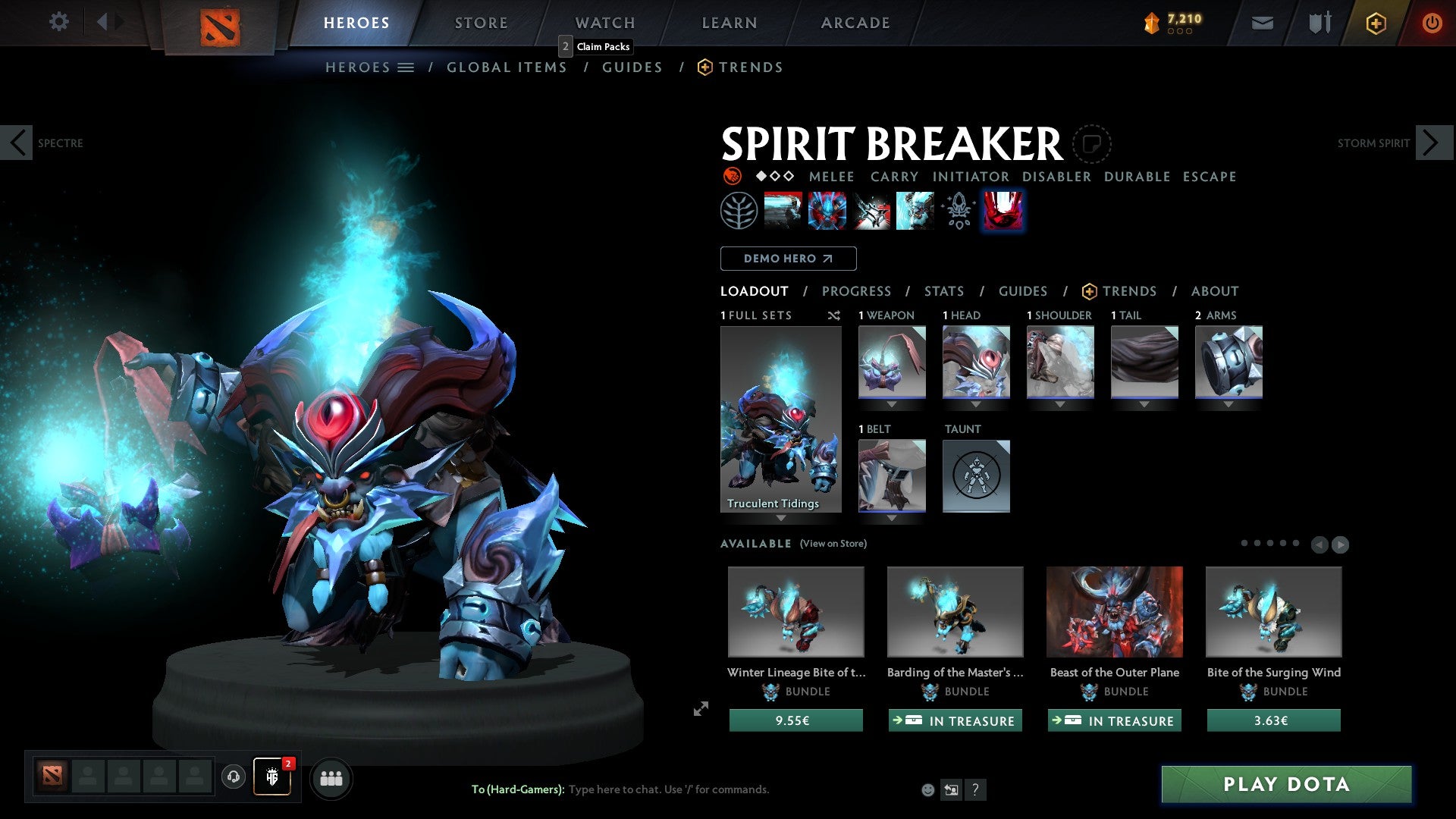Open the Watch menu item
This screenshot has width=1456, height=819.
[x=604, y=22]
